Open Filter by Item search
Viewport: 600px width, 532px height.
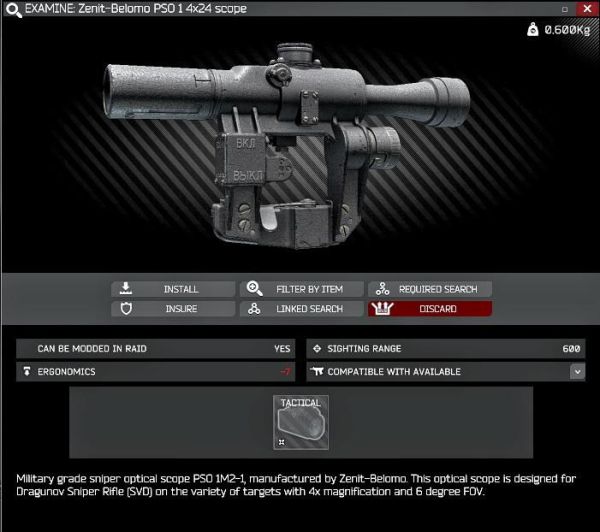[302, 289]
